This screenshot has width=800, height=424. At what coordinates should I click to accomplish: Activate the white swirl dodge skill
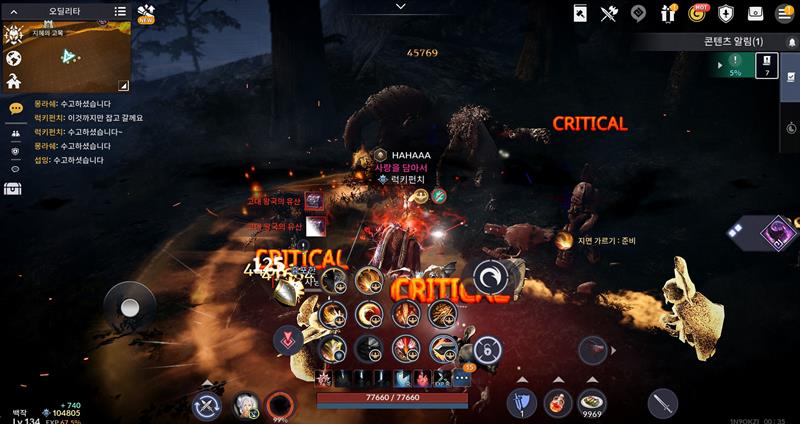pyautogui.click(x=491, y=277)
